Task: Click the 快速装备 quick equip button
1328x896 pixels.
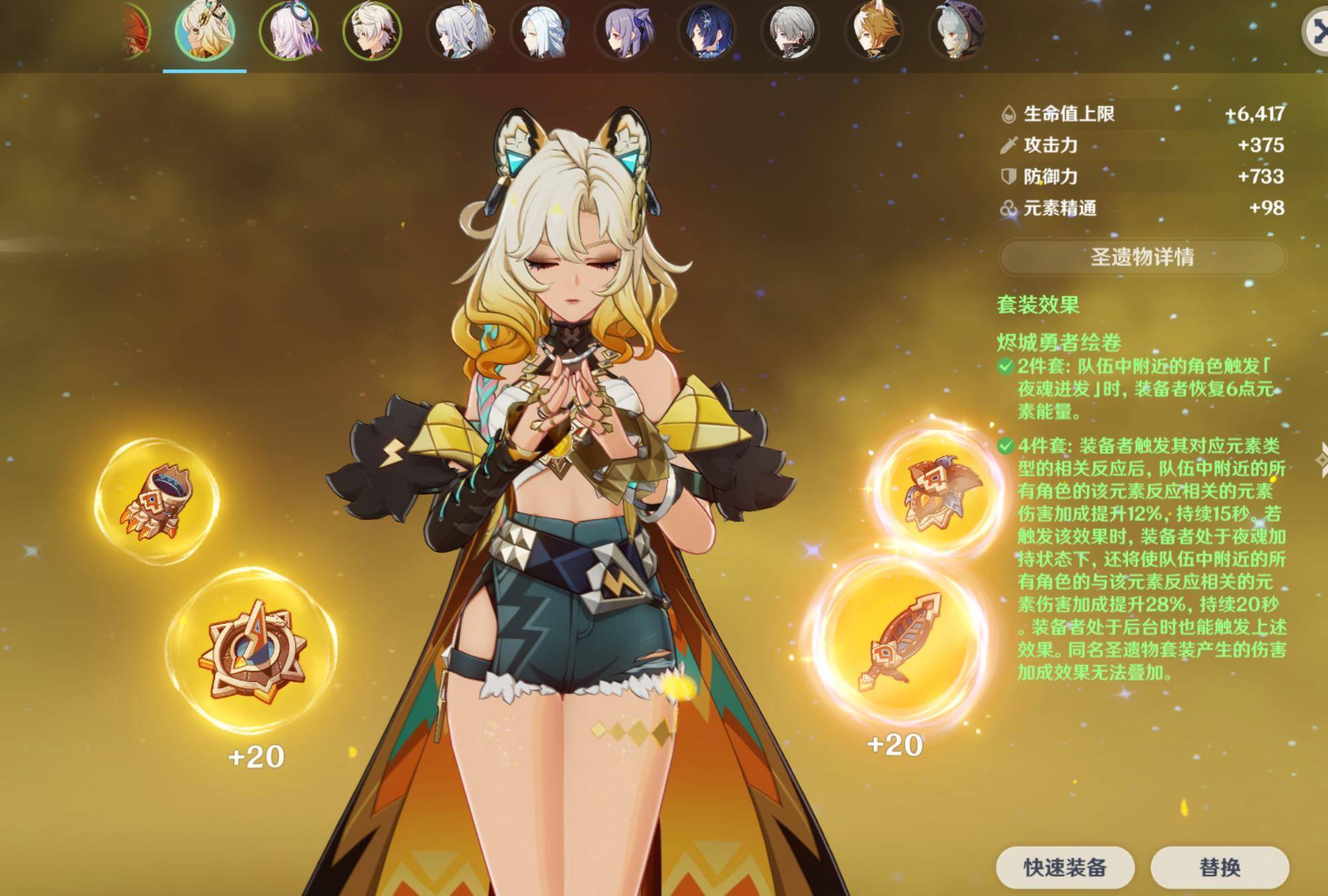Action: [x=1065, y=867]
